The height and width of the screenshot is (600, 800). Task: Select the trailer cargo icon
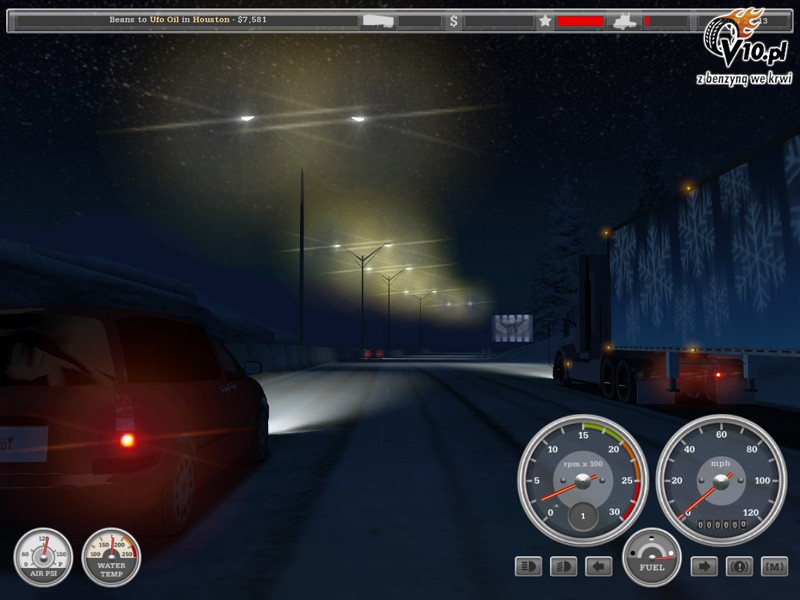(x=378, y=21)
